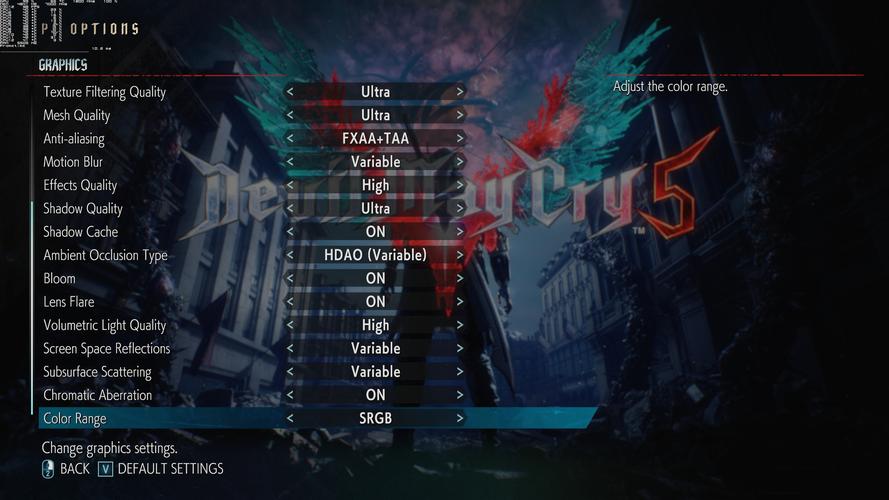
Task: Click right arrow for Mesh Quality
Action: [x=460, y=115]
